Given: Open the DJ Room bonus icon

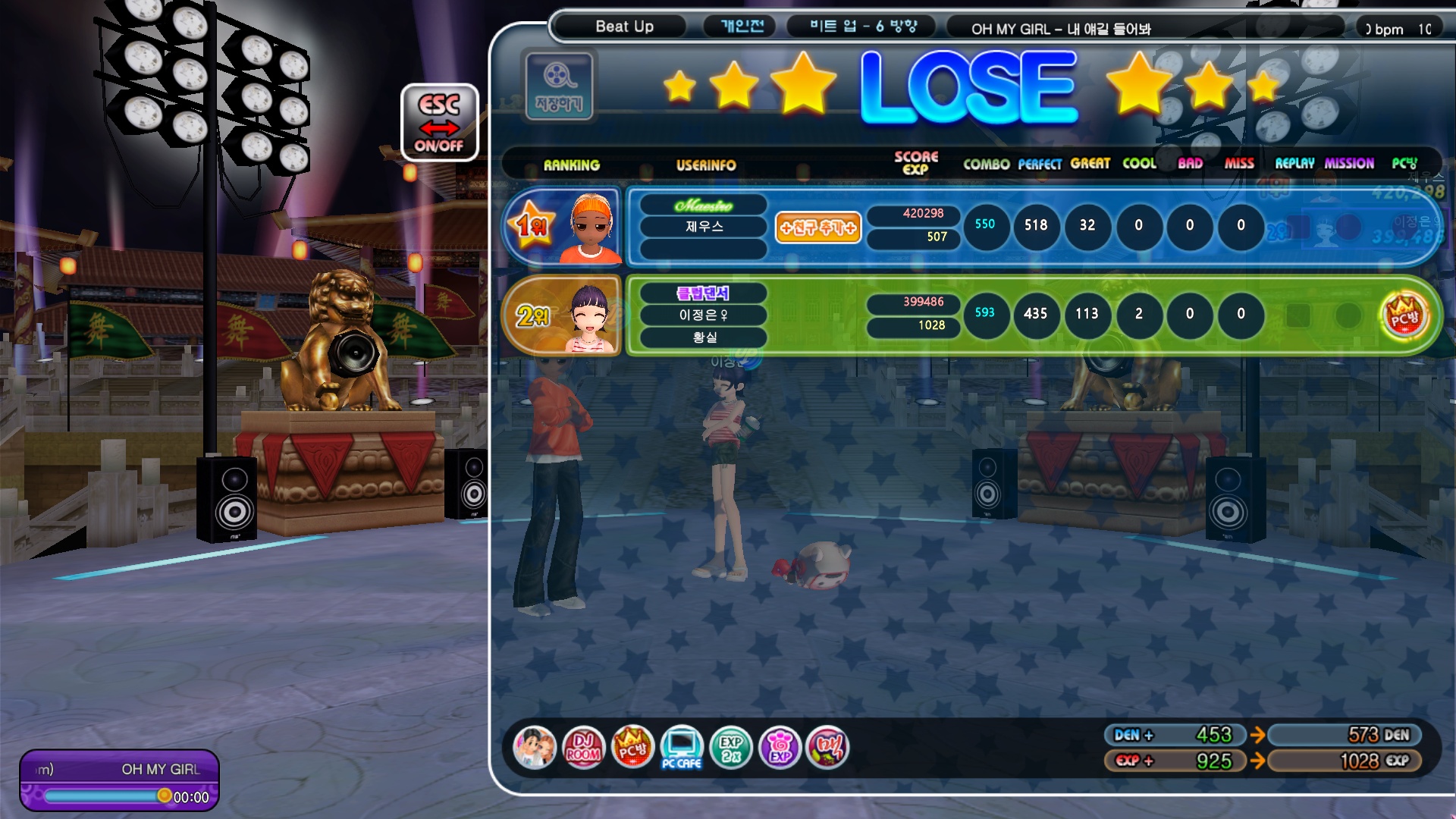Looking at the screenshot, I should pos(583,748).
